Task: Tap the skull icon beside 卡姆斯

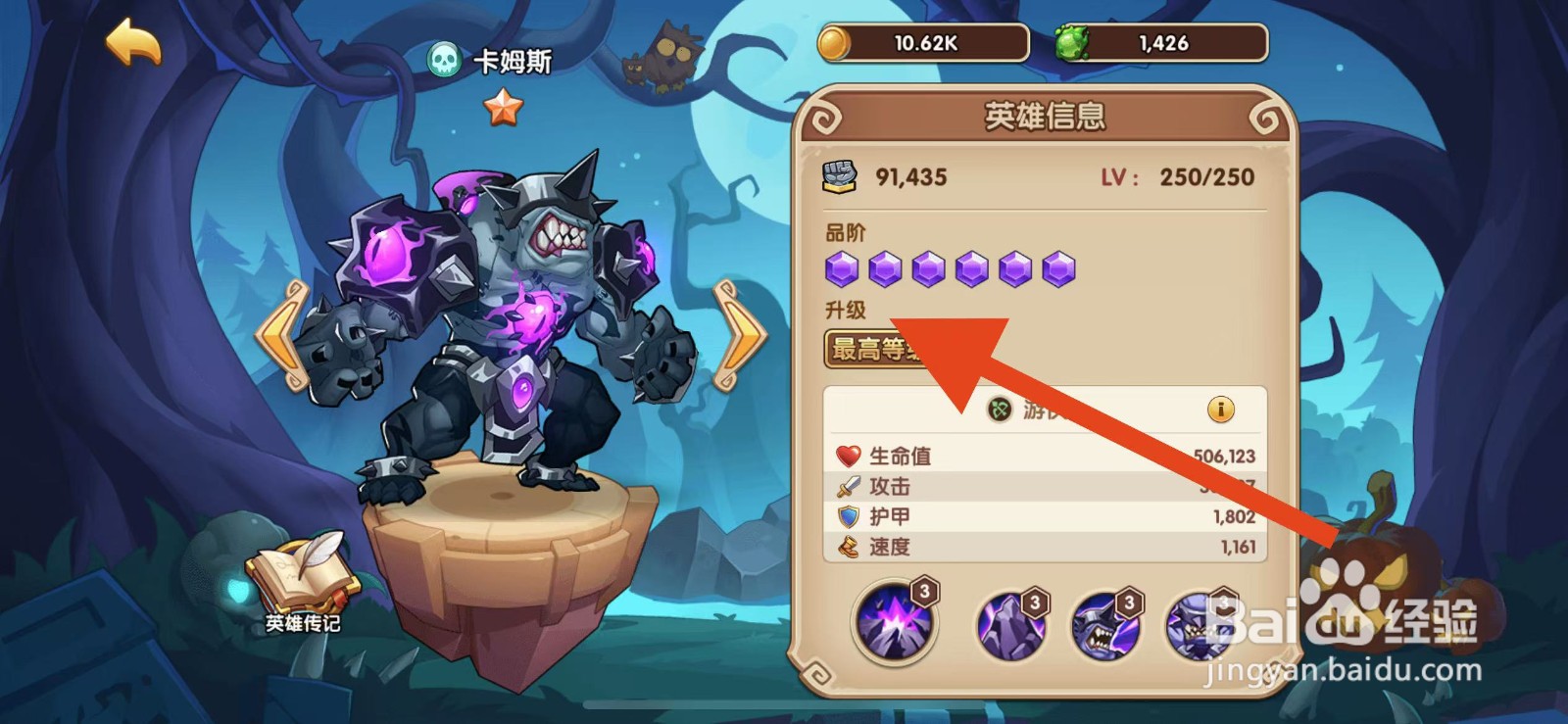Action: [x=445, y=59]
